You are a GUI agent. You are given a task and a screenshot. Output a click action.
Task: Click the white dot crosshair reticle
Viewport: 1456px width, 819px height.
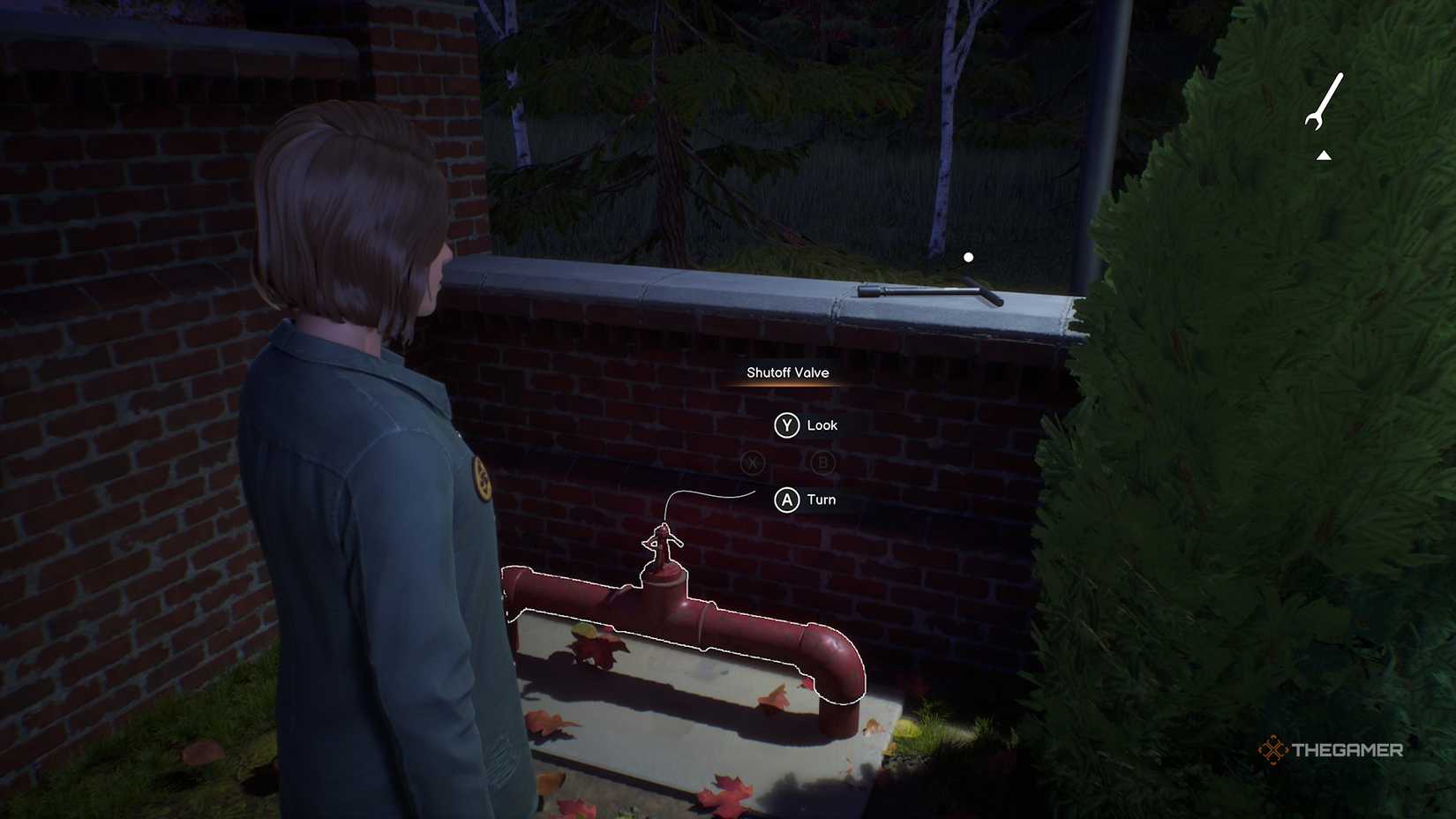[969, 256]
